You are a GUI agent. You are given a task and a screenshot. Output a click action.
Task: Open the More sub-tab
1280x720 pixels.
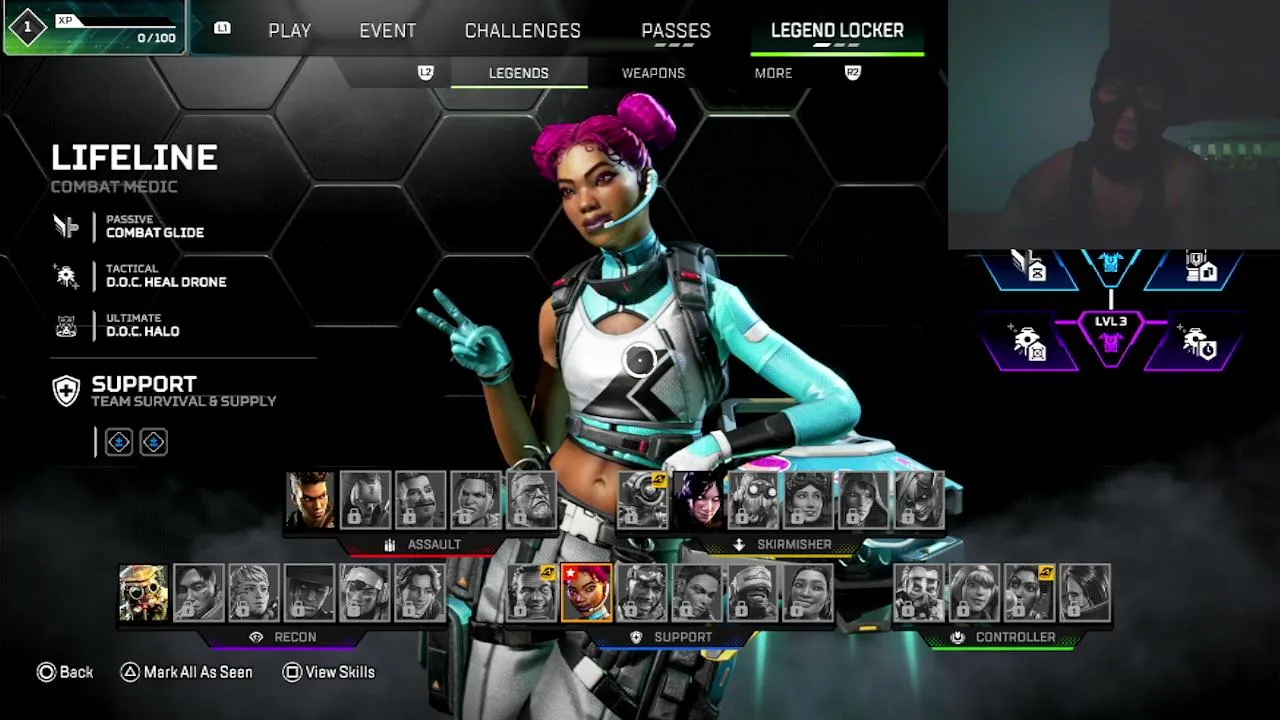(x=773, y=73)
